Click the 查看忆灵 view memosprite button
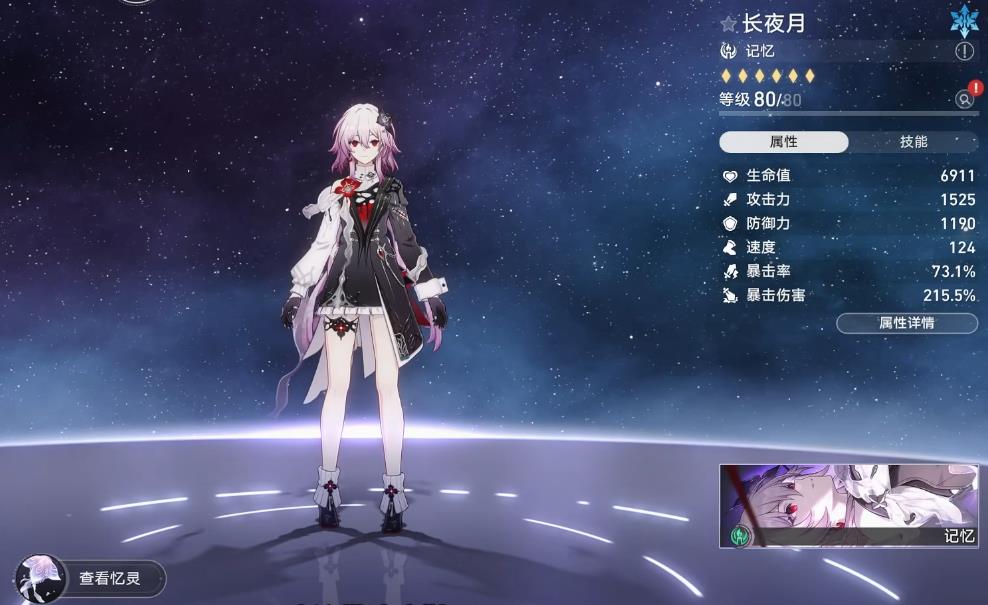Image resolution: width=988 pixels, height=605 pixels. 90,578
